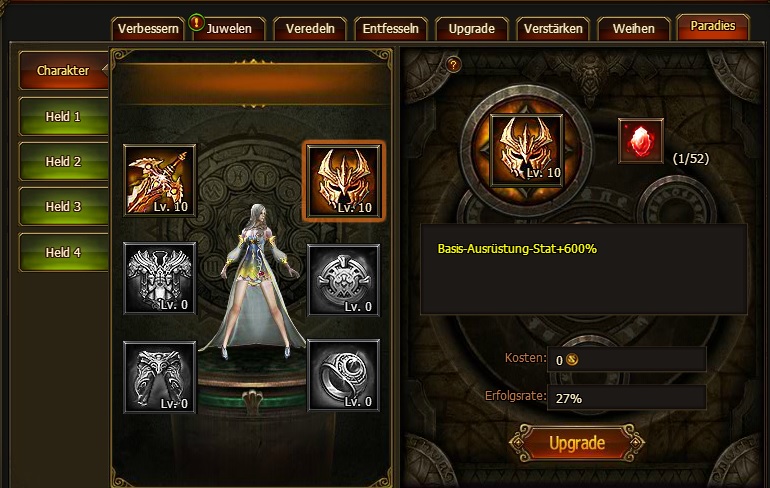The width and height of the screenshot is (770, 488).
Task: Choose Held 2
Action: pos(63,162)
